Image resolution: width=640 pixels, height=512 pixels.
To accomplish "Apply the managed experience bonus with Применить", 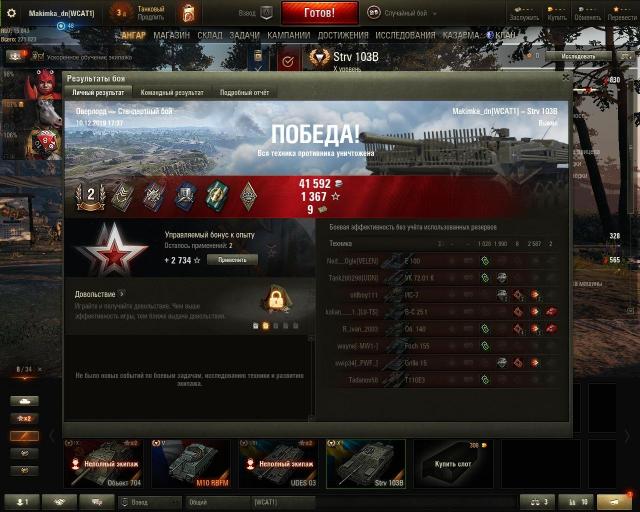I will [232, 260].
